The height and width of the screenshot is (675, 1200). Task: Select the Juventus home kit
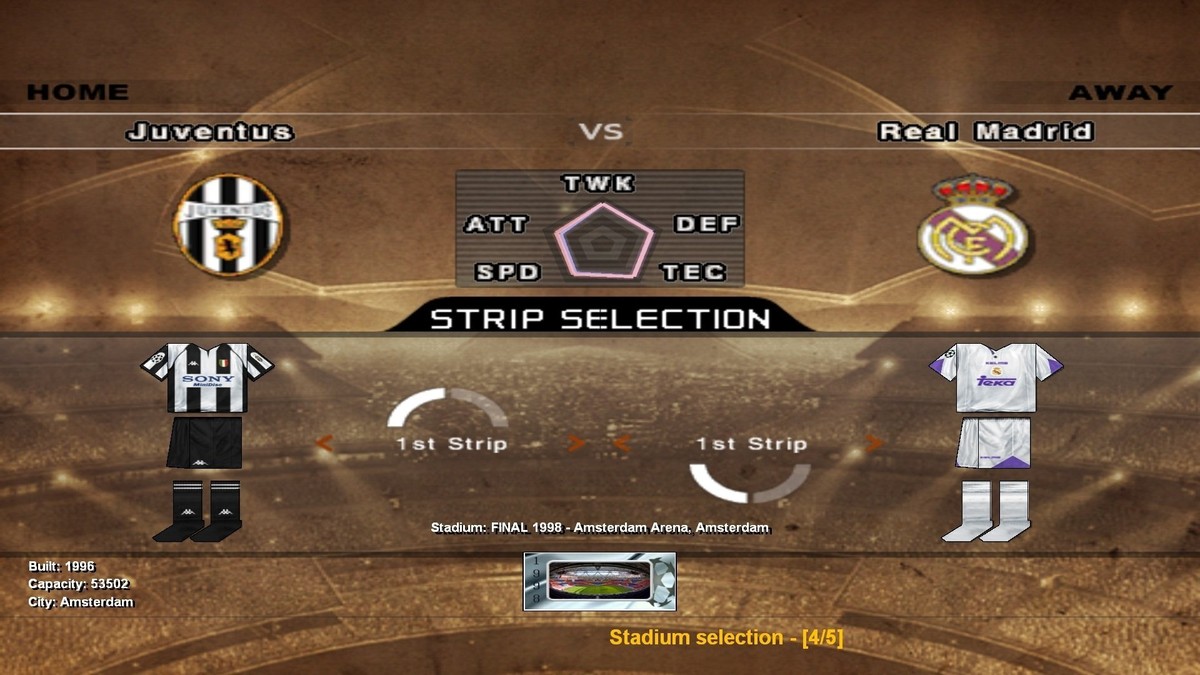pyautogui.click(x=207, y=441)
